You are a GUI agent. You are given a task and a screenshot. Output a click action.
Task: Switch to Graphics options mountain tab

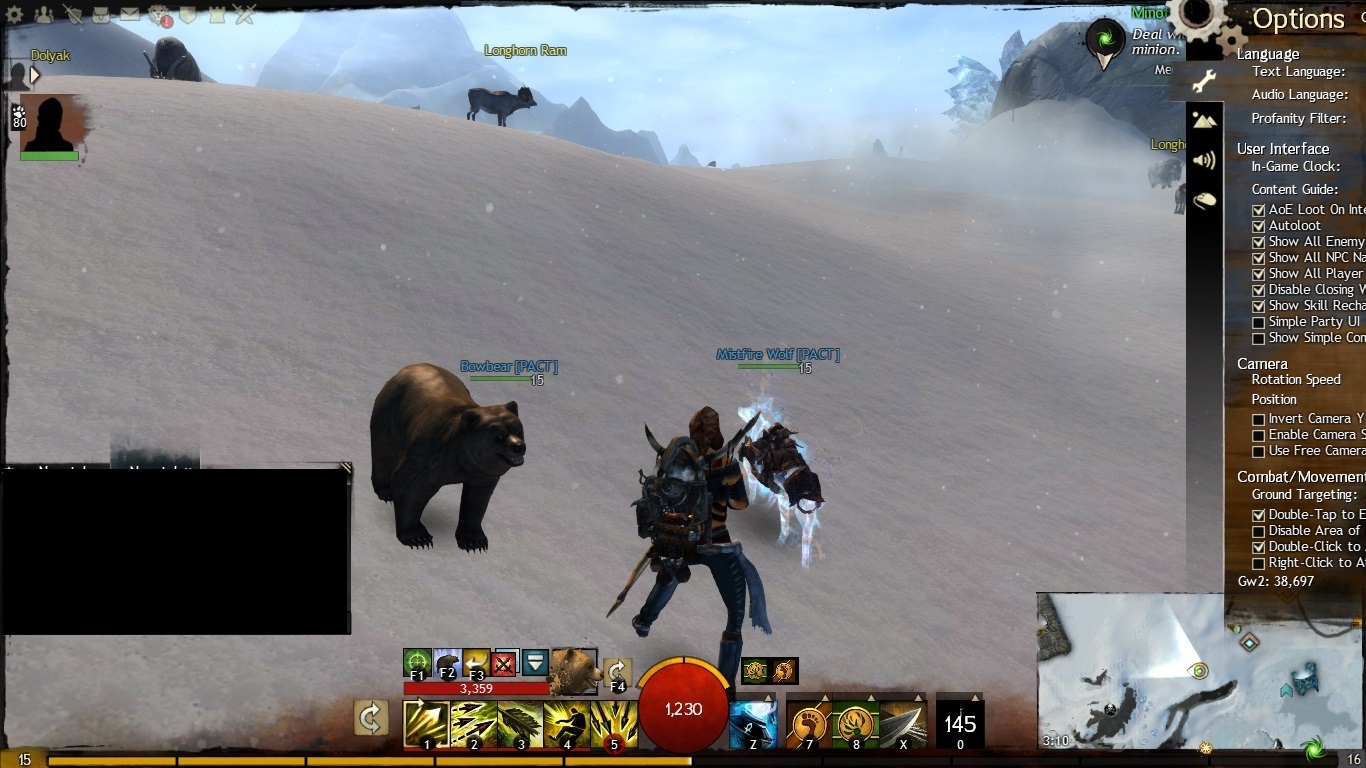tap(1204, 120)
